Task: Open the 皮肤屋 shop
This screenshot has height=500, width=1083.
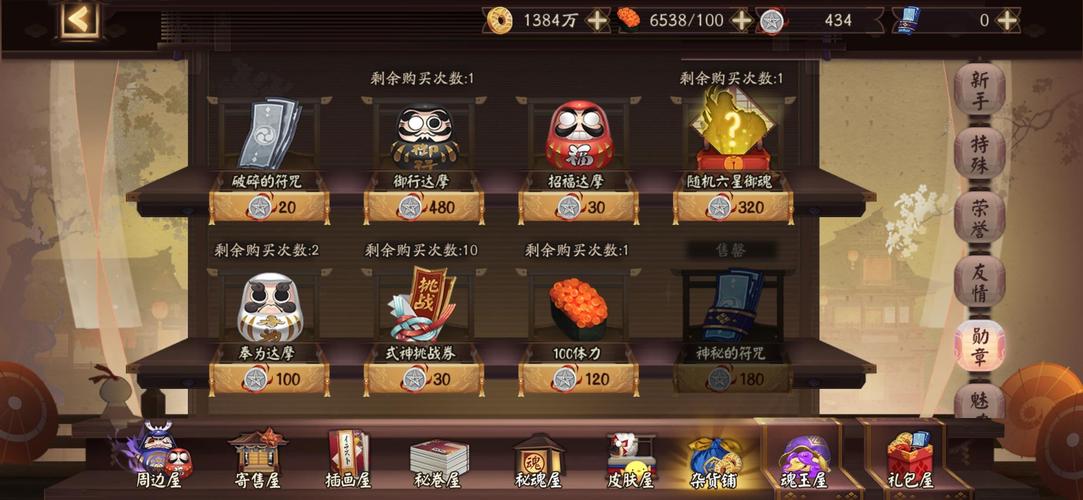Action: click(630, 460)
